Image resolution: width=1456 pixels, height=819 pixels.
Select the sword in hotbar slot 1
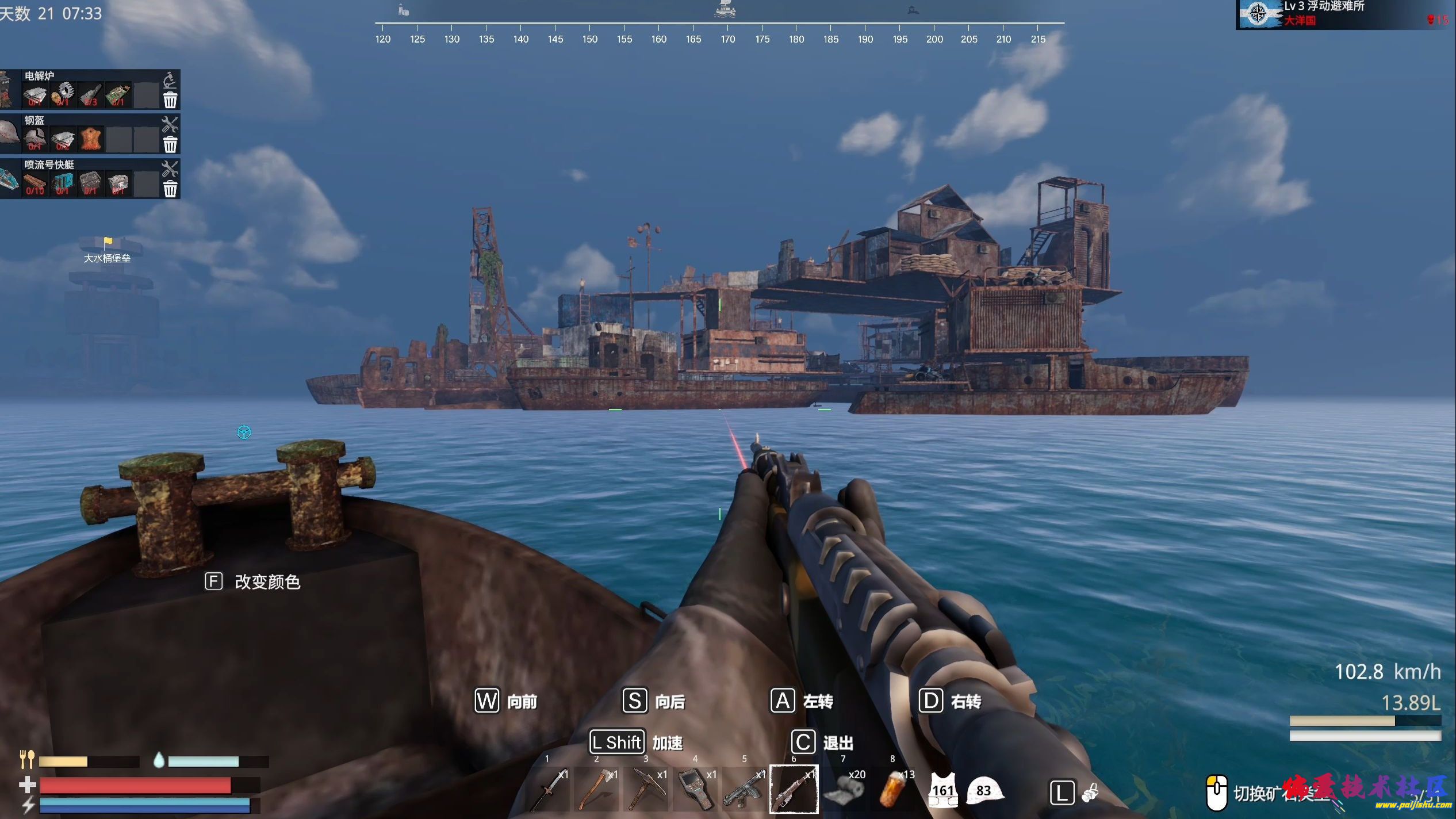point(548,790)
